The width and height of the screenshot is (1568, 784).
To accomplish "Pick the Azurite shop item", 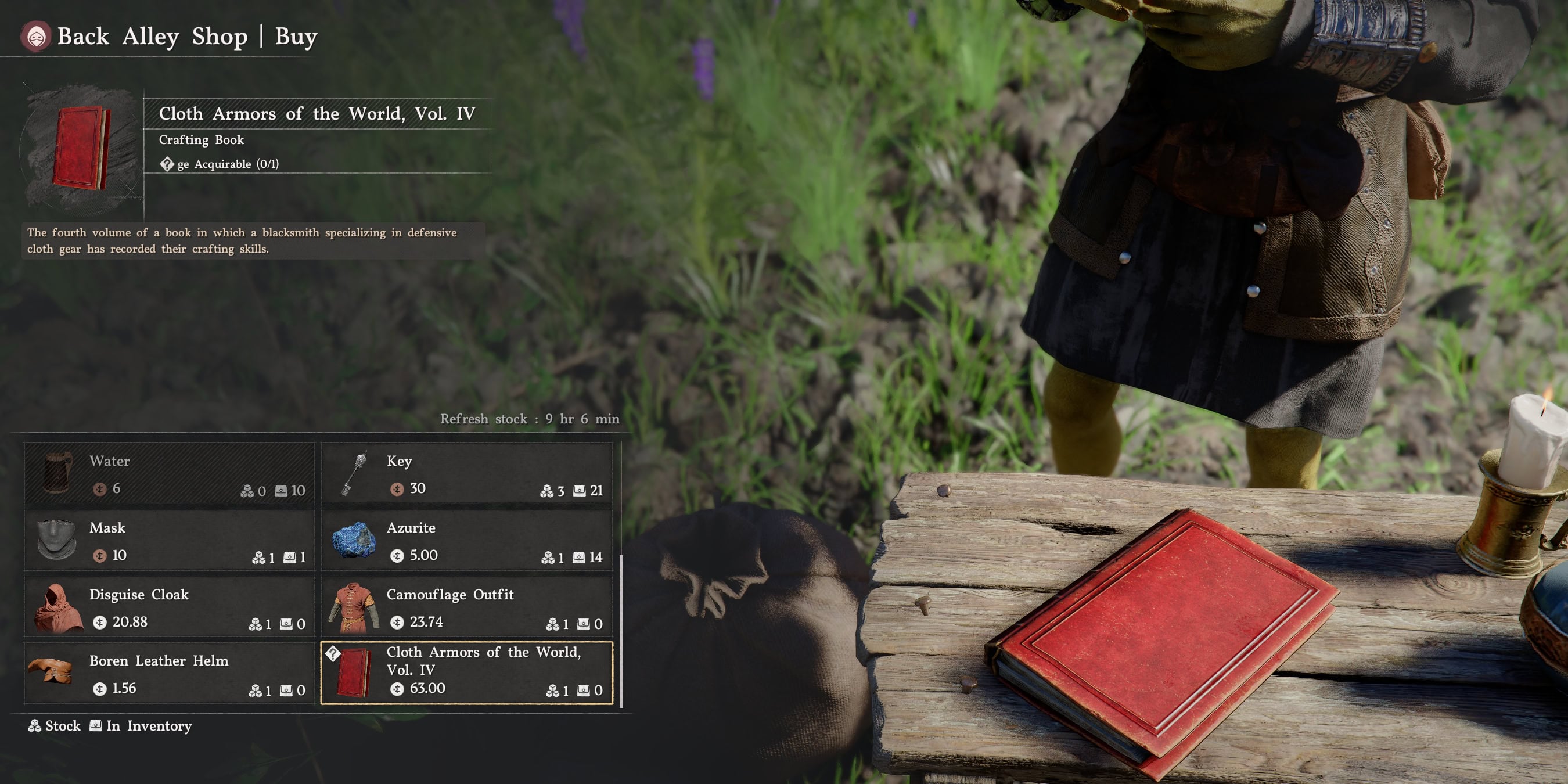I will pyautogui.click(x=466, y=541).
